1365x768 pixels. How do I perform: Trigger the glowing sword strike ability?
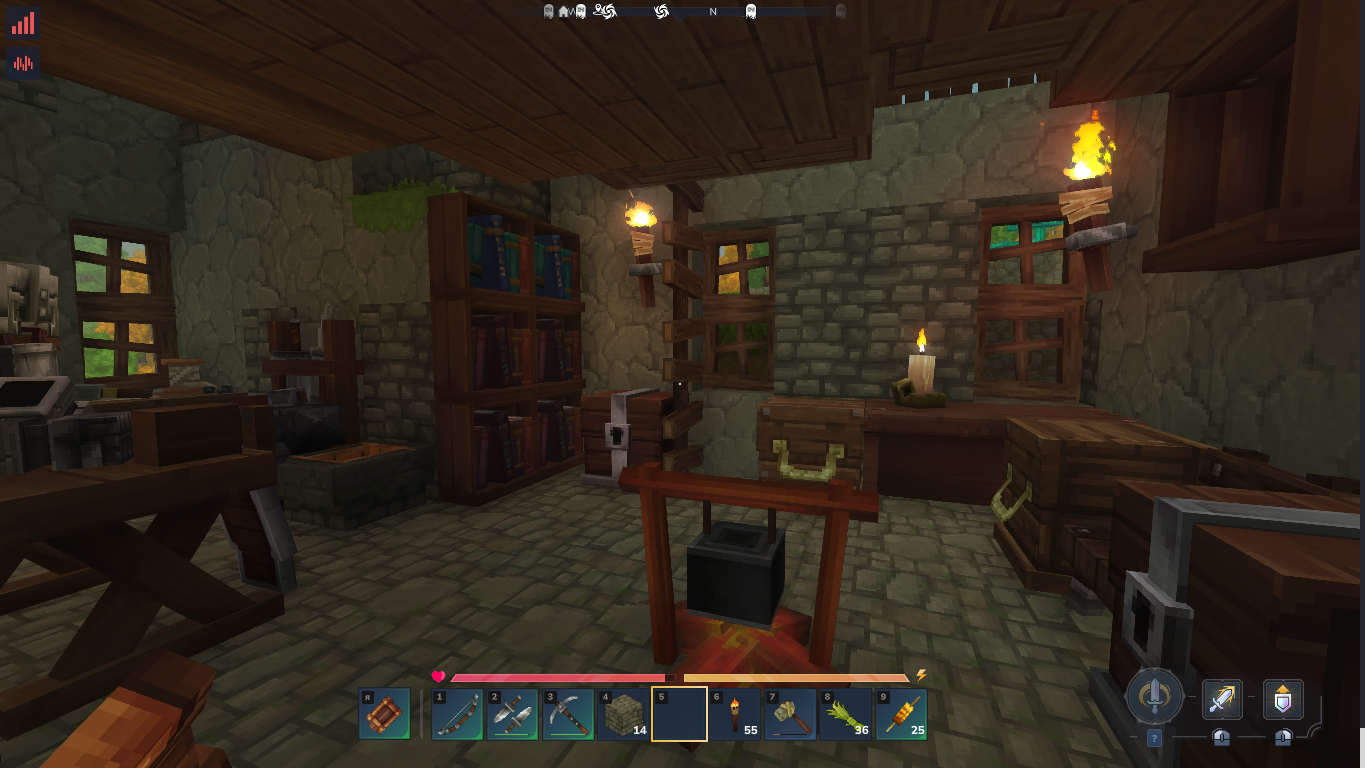pyautogui.click(x=1222, y=699)
